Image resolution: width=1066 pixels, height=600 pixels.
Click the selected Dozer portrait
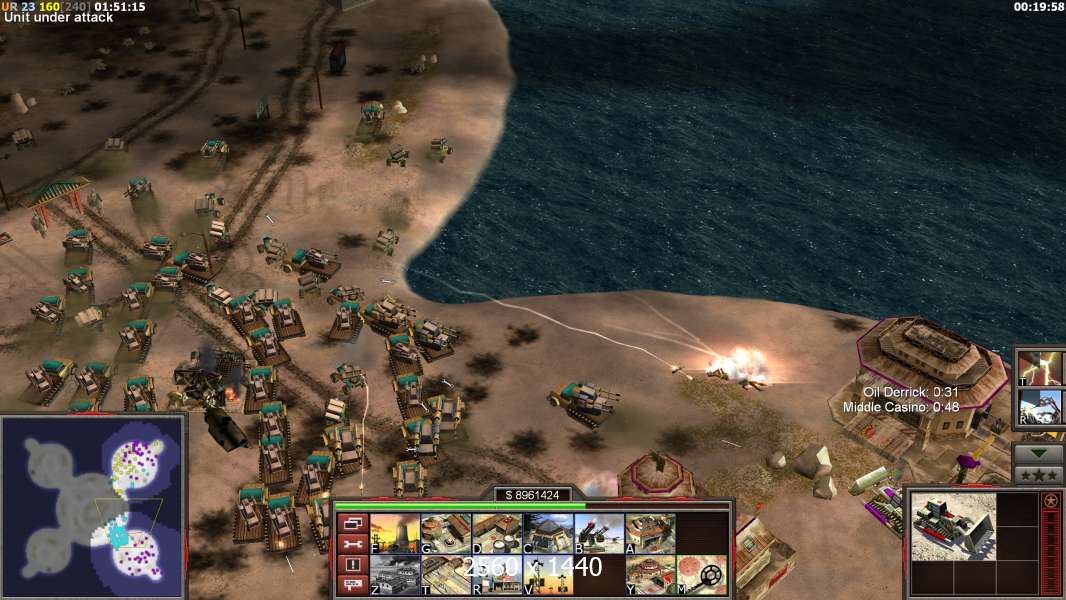click(953, 526)
